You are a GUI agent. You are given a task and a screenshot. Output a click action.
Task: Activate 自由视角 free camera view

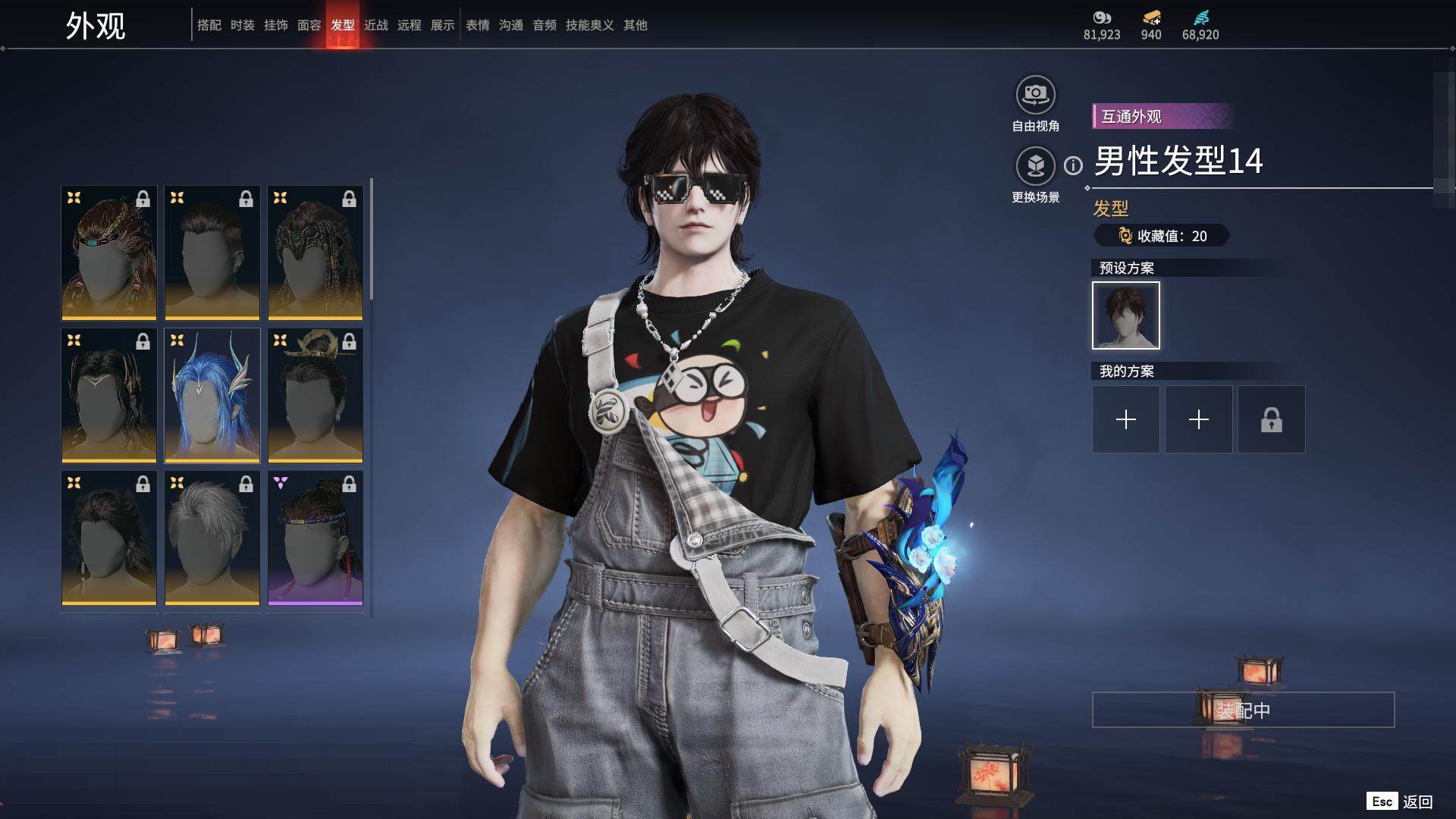[x=1035, y=96]
